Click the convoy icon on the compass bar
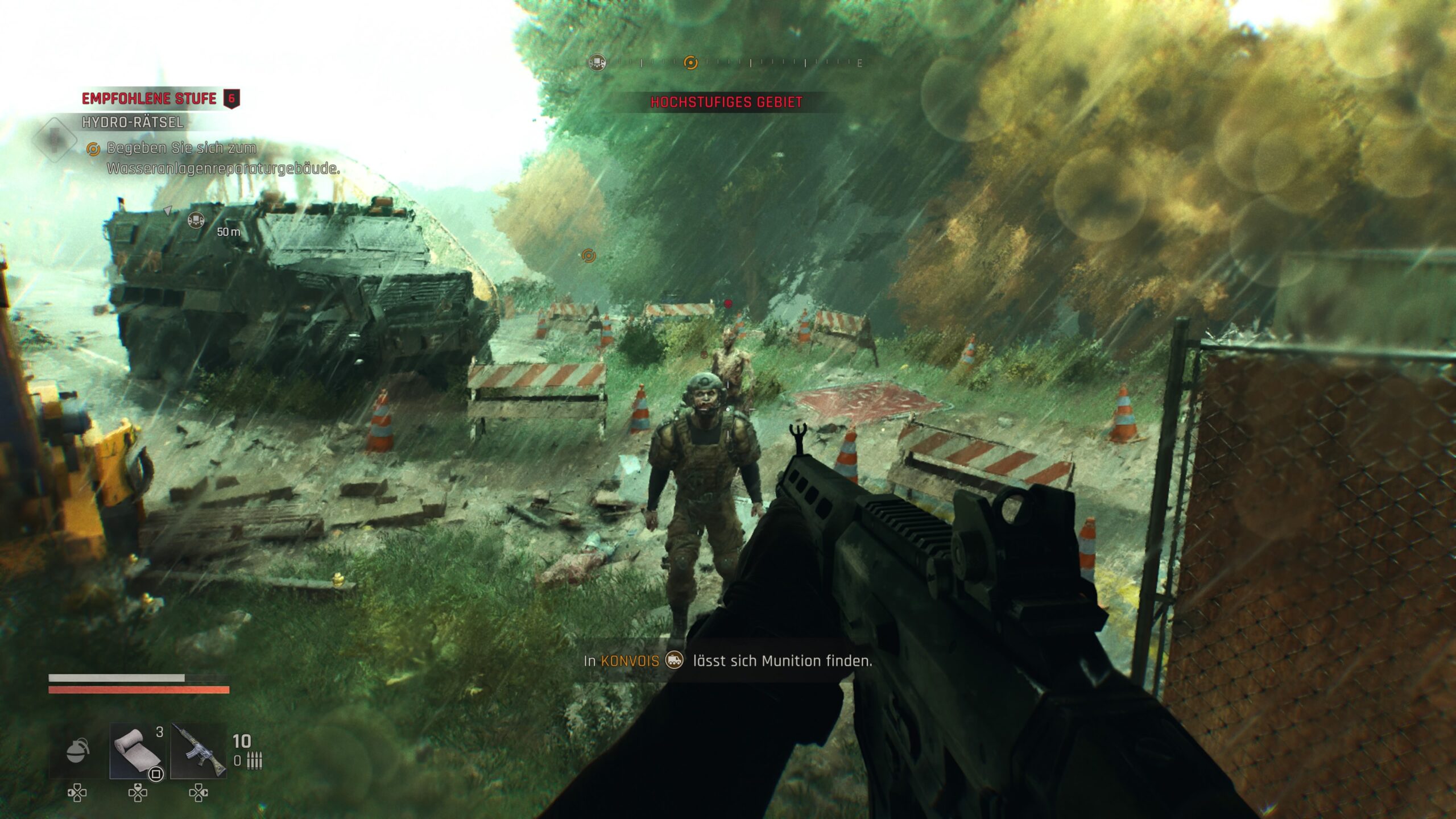Screen dimensions: 1456x819 click(597, 62)
